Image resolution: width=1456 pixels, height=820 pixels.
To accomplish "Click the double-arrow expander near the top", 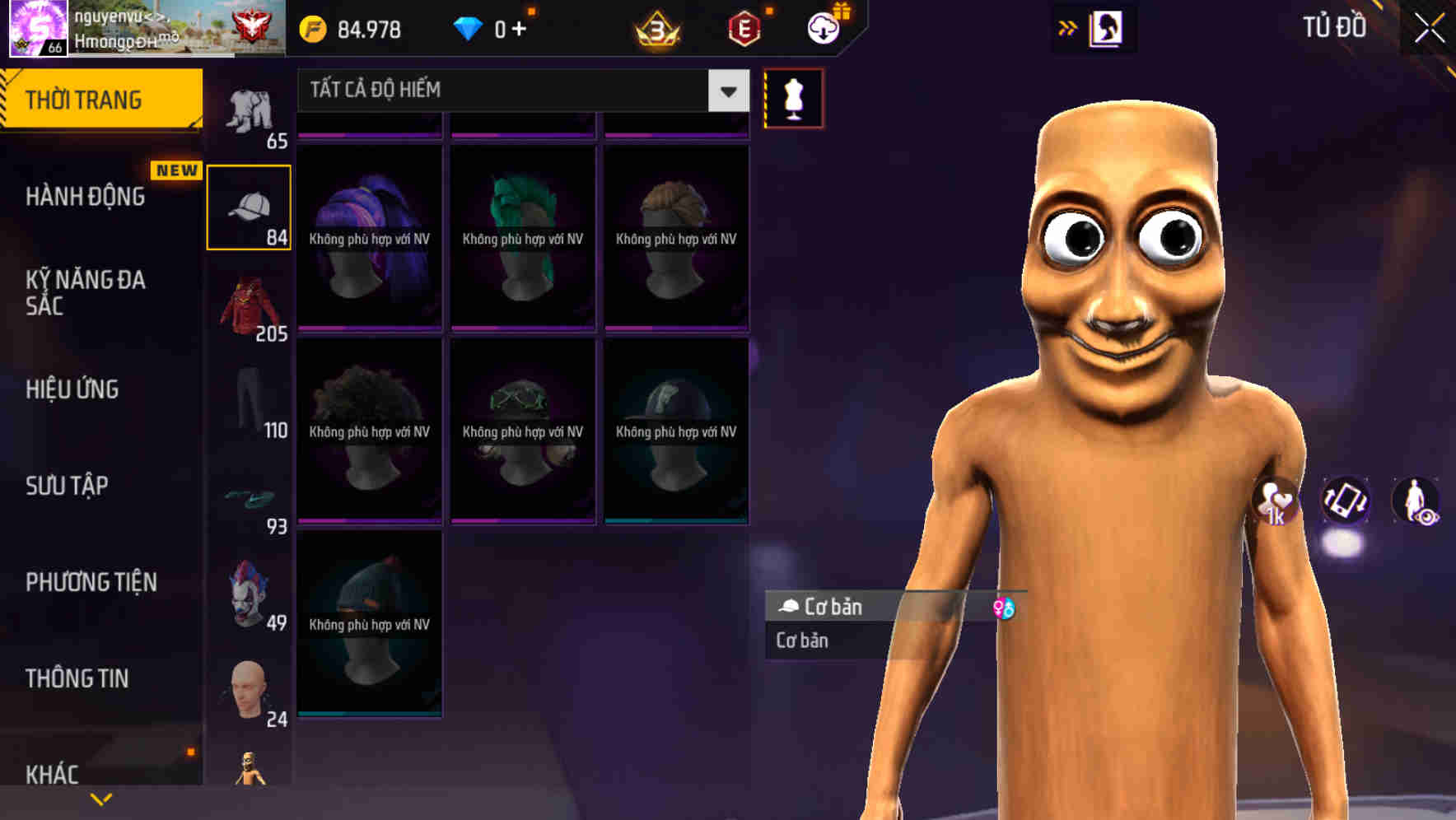I will (x=1069, y=27).
